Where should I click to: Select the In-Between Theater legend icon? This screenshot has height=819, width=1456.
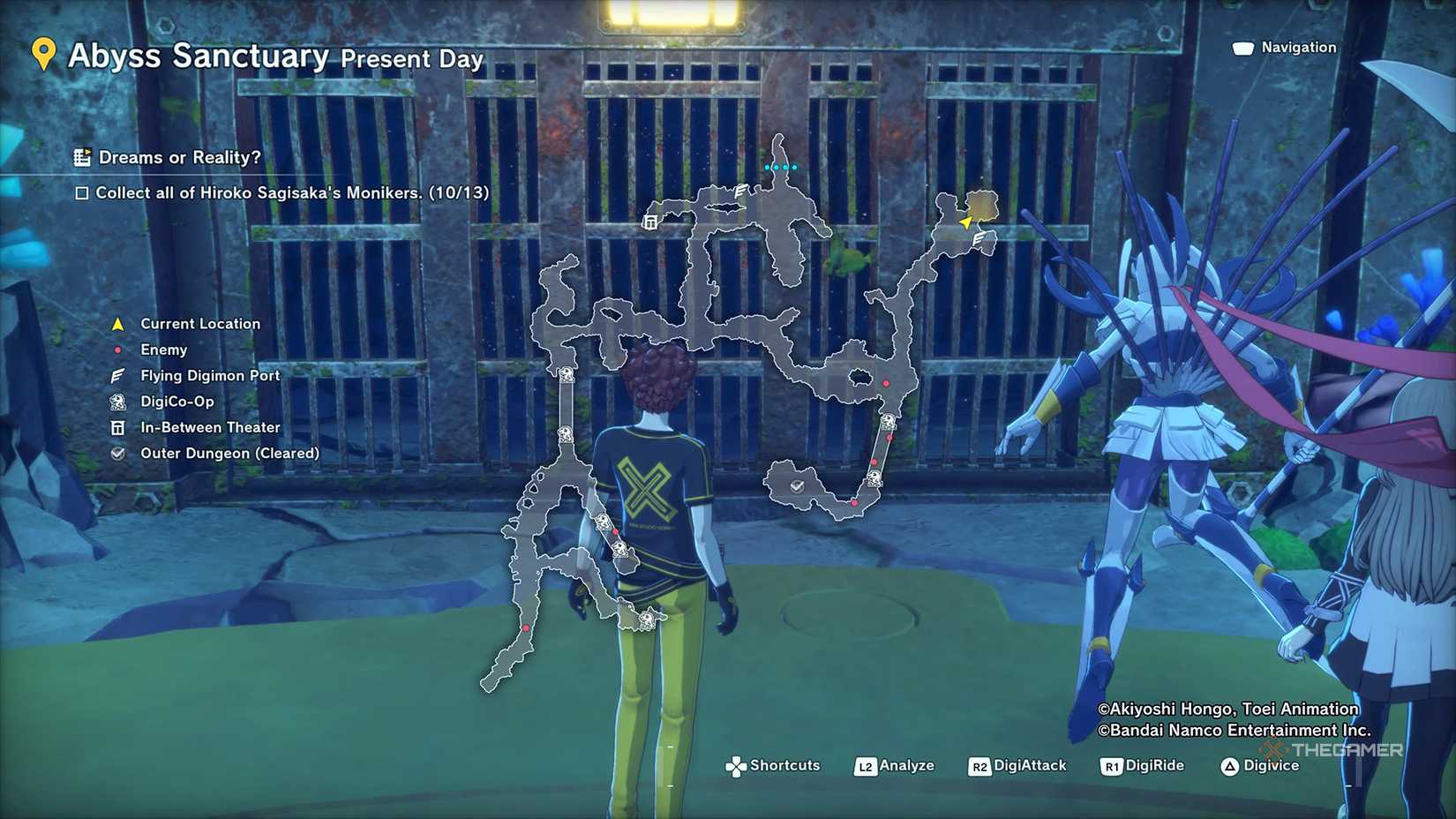coord(117,426)
